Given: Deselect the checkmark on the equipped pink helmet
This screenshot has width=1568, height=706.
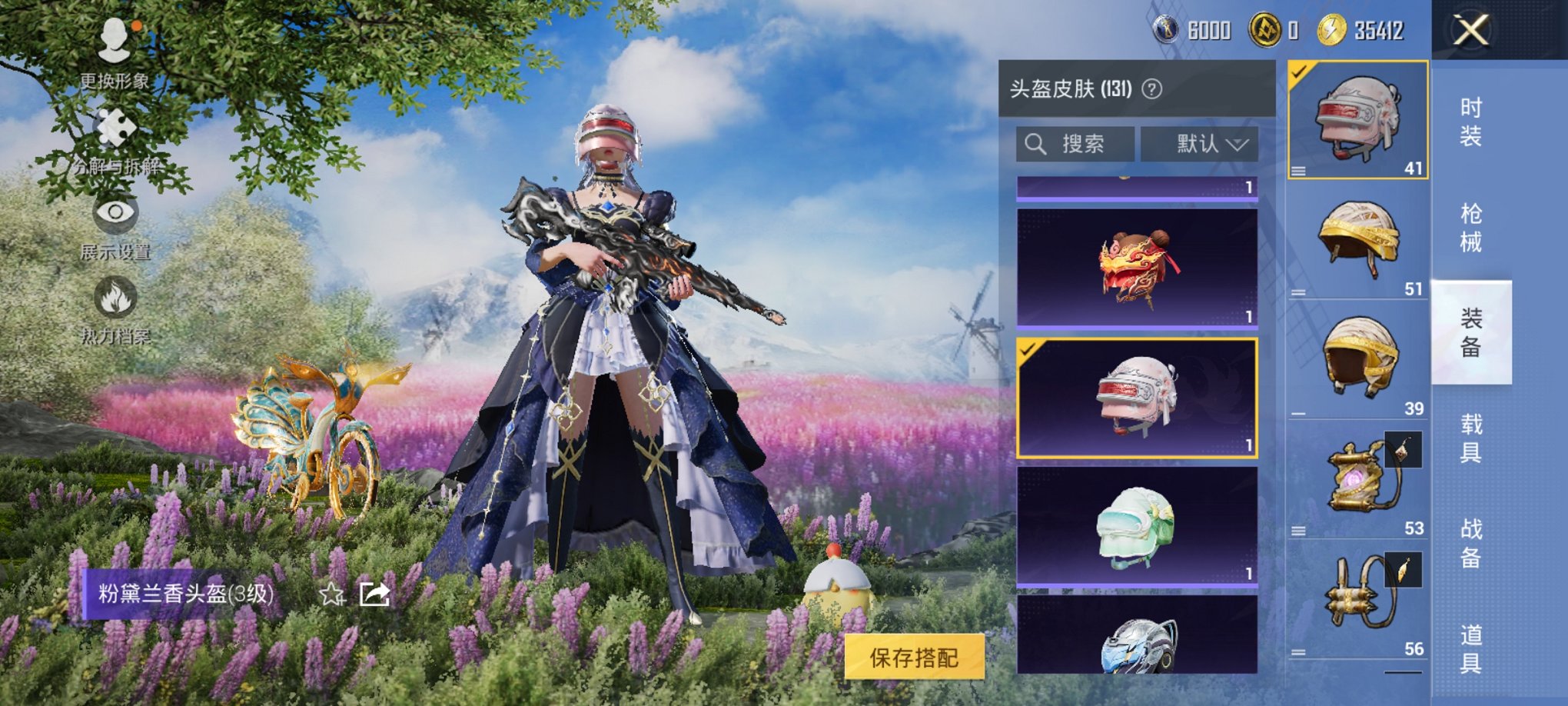Looking at the screenshot, I should [1300, 73].
